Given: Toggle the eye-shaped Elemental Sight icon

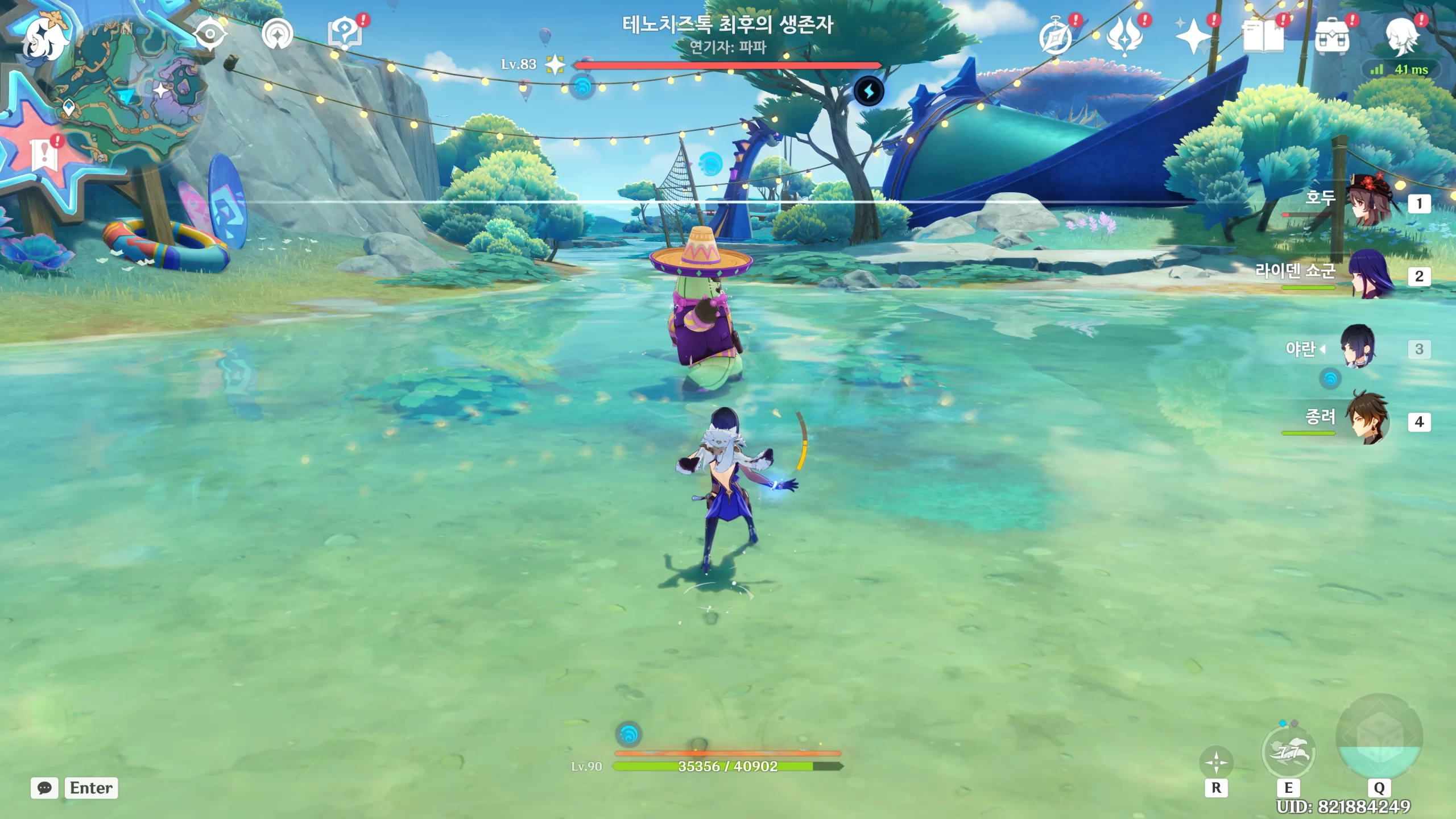Looking at the screenshot, I should 210,35.
